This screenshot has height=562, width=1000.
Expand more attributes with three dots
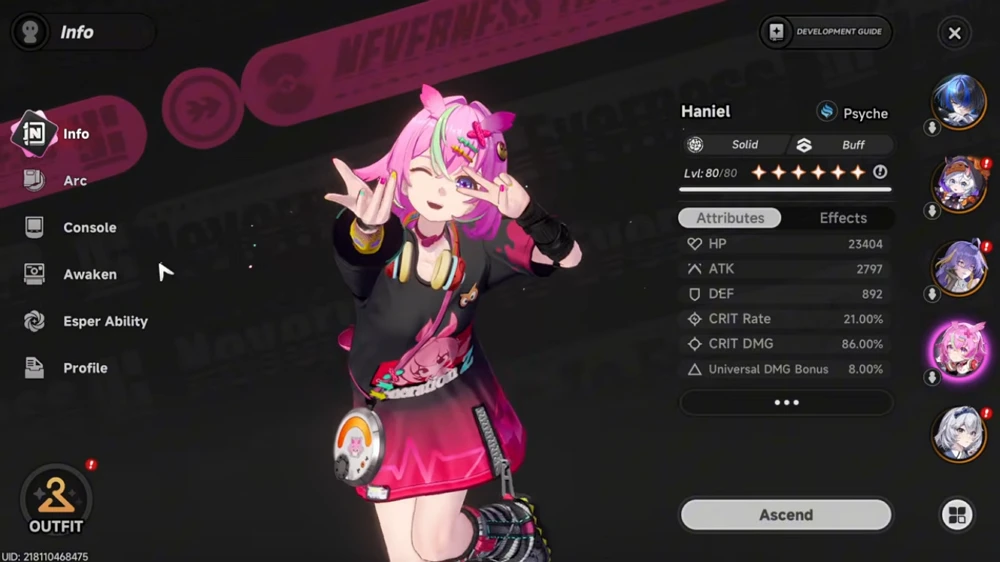point(786,402)
